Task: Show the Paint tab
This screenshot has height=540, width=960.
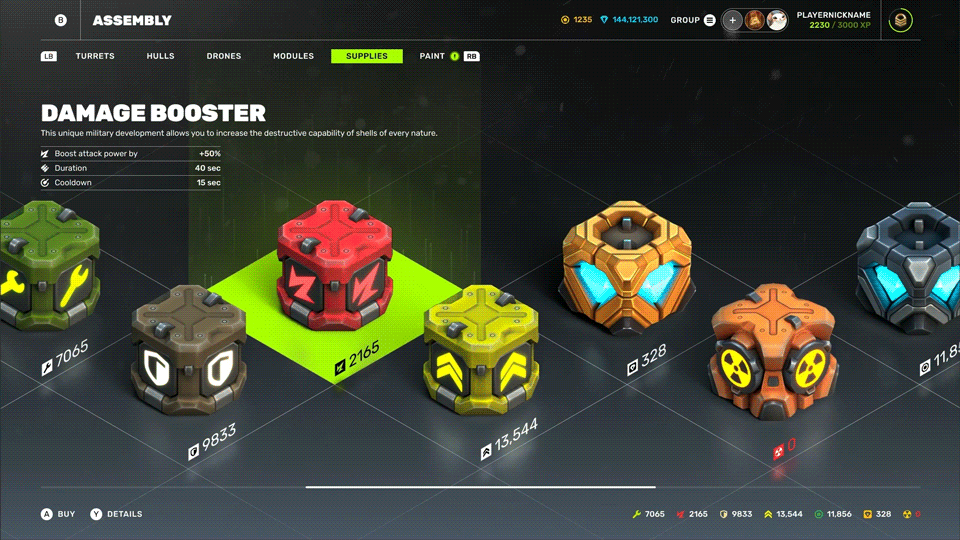Action: tap(432, 57)
